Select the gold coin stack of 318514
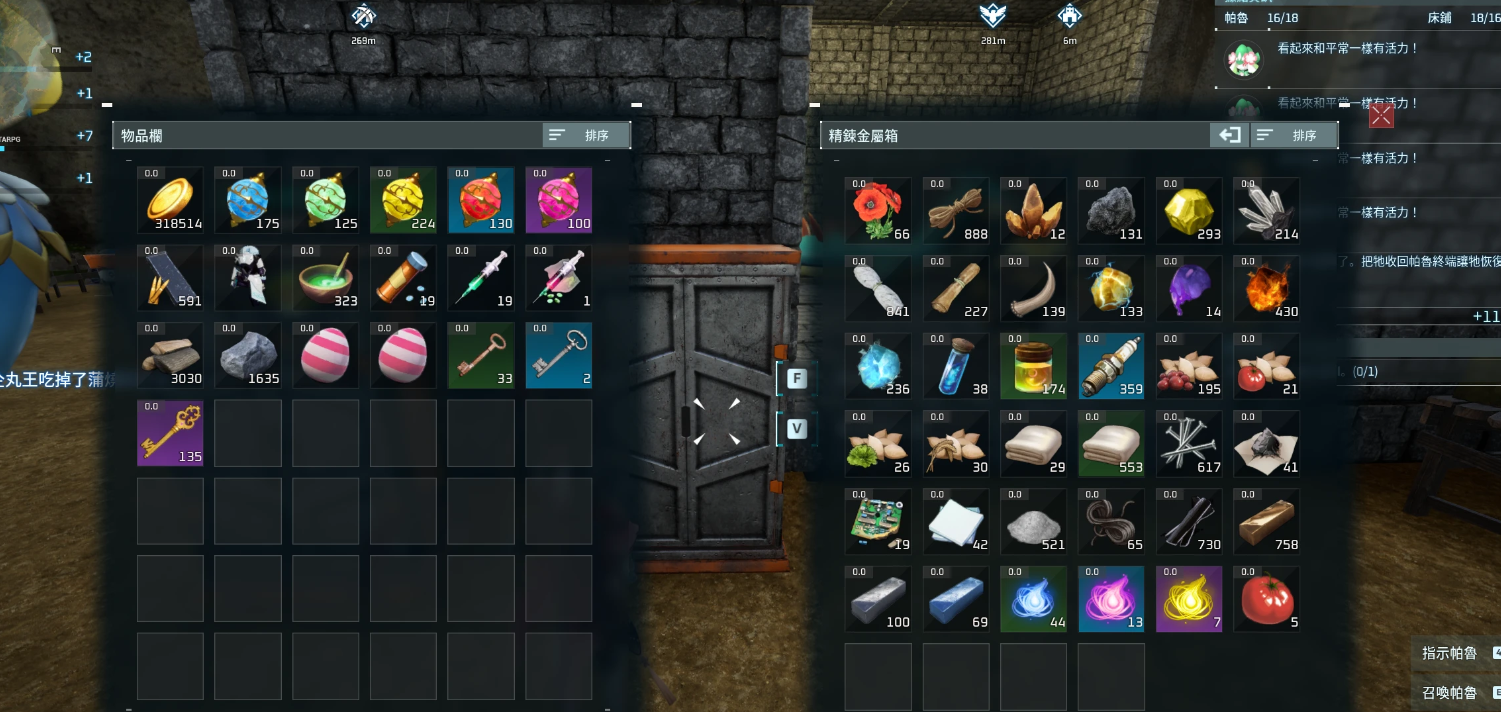Viewport: 1501px width, 712px height. [170, 200]
